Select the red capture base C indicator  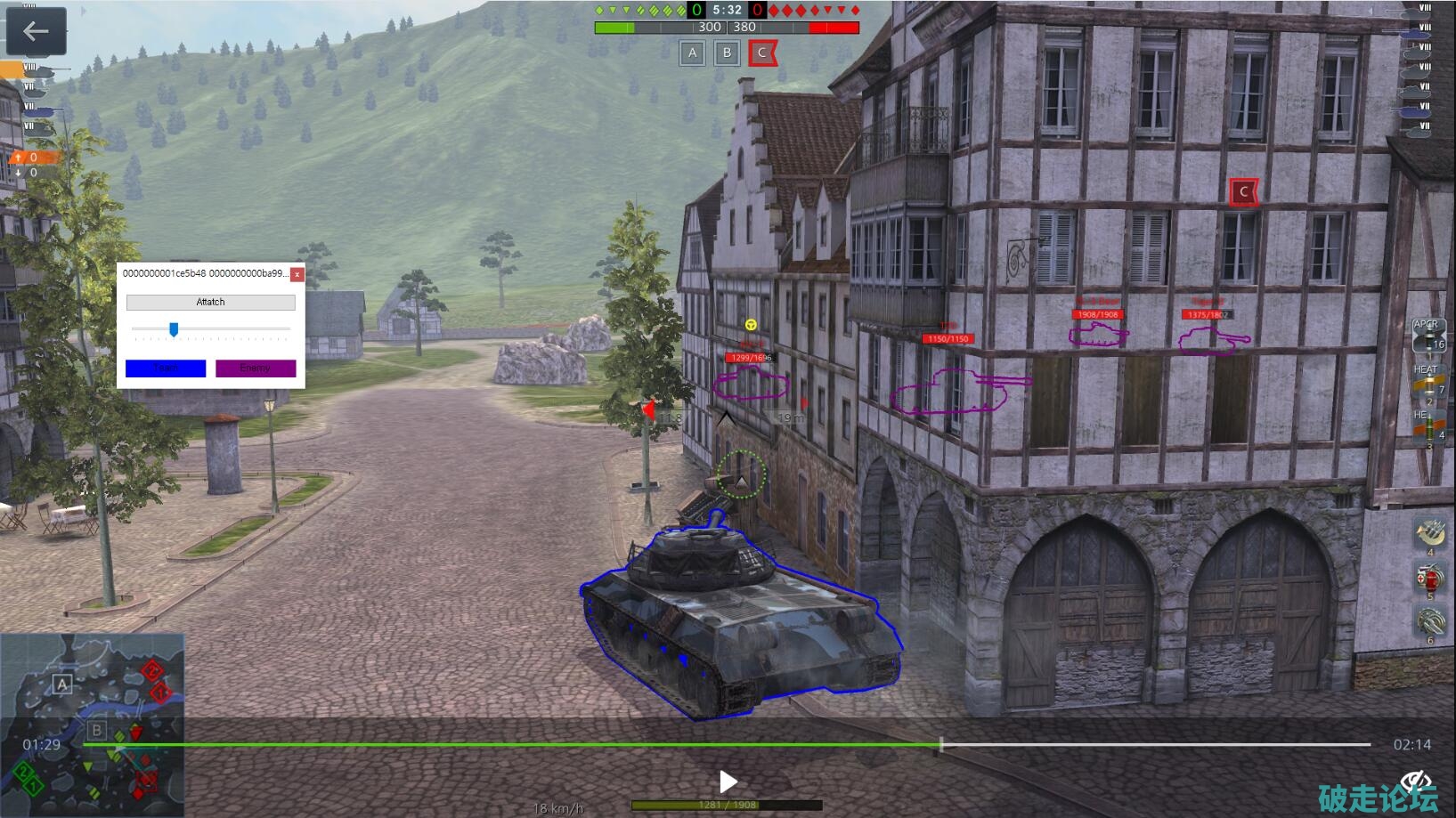(762, 53)
